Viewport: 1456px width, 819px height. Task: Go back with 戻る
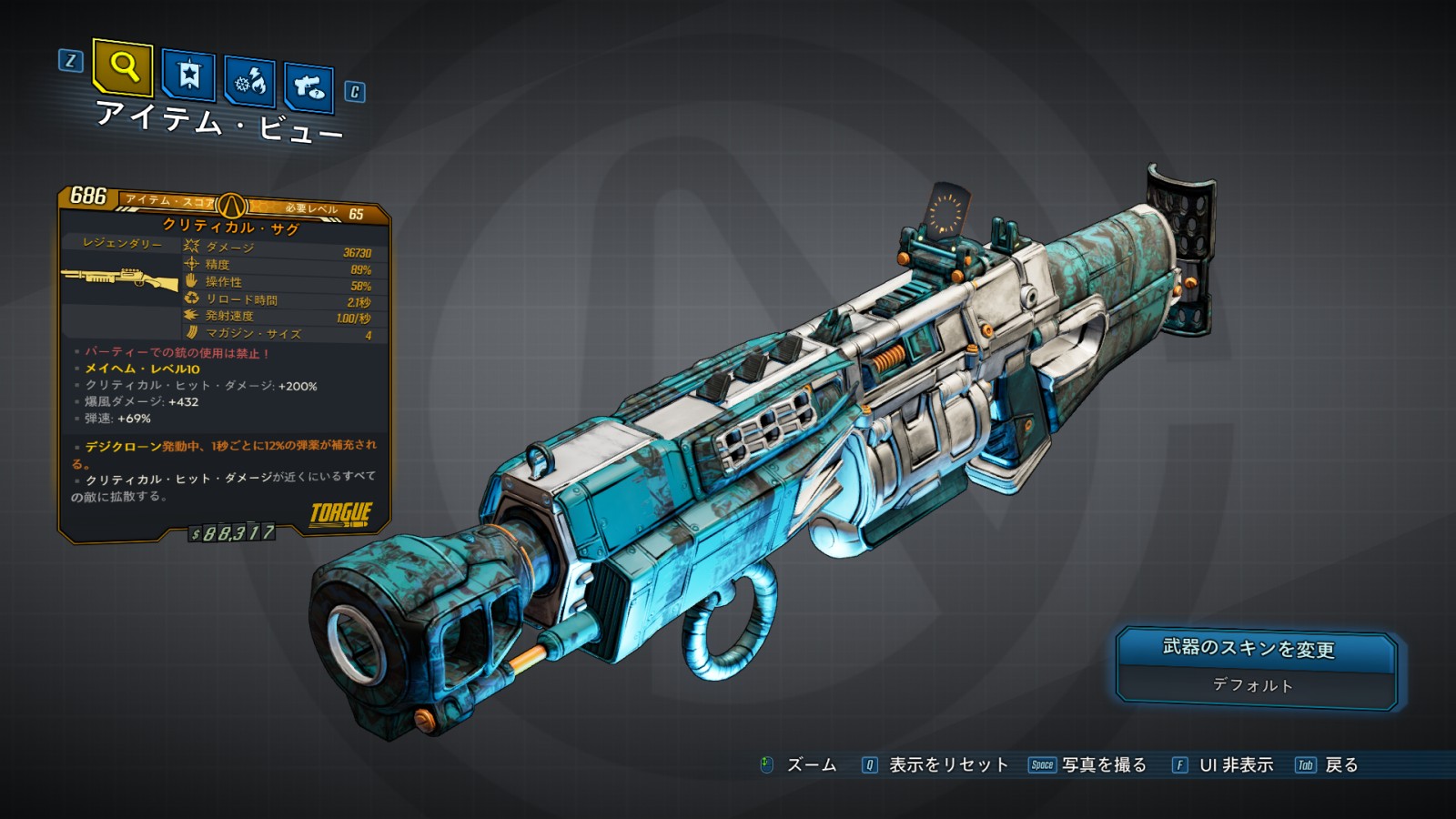pyautogui.click(x=1340, y=765)
